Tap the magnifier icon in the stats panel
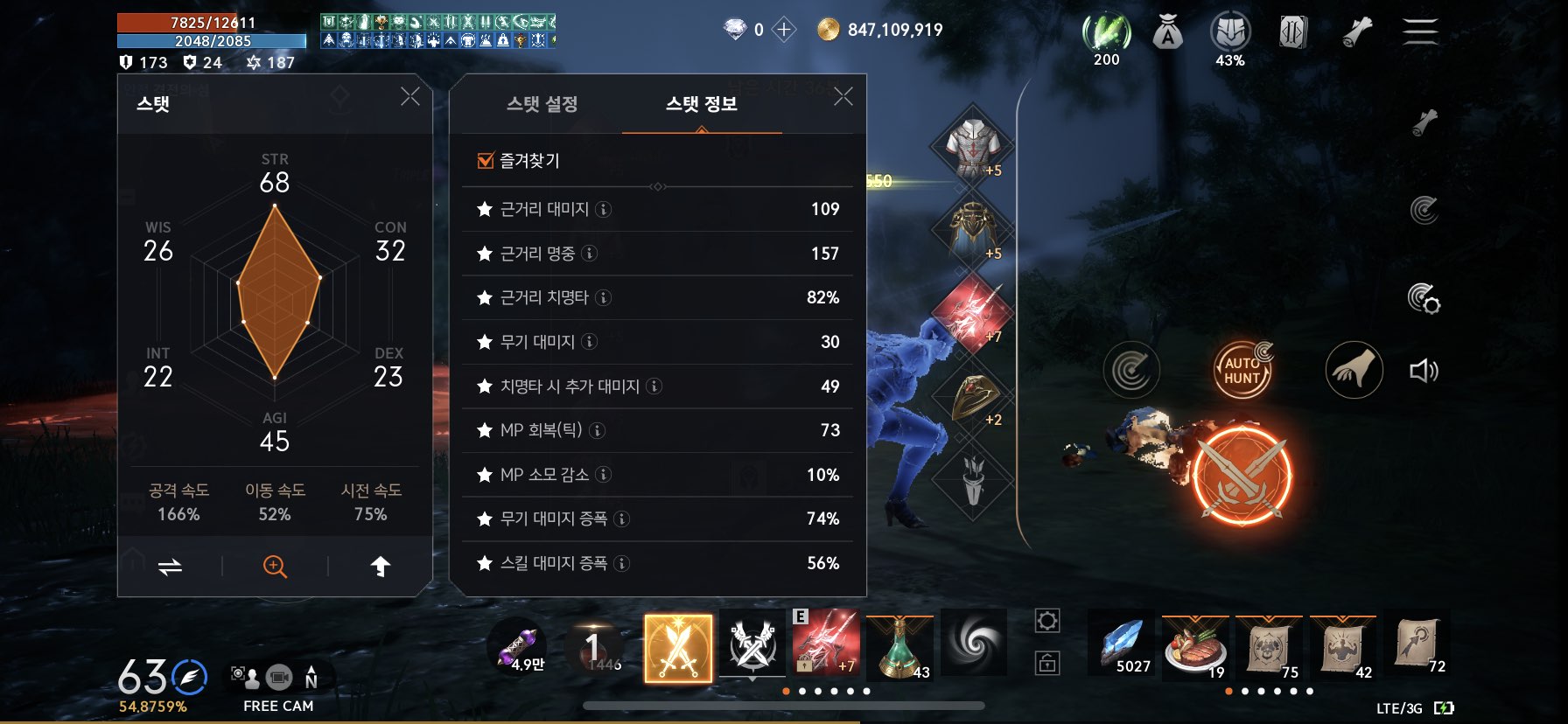Image resolution: width=1568 pixels, height=724 pixels. (x=274, y=566)
